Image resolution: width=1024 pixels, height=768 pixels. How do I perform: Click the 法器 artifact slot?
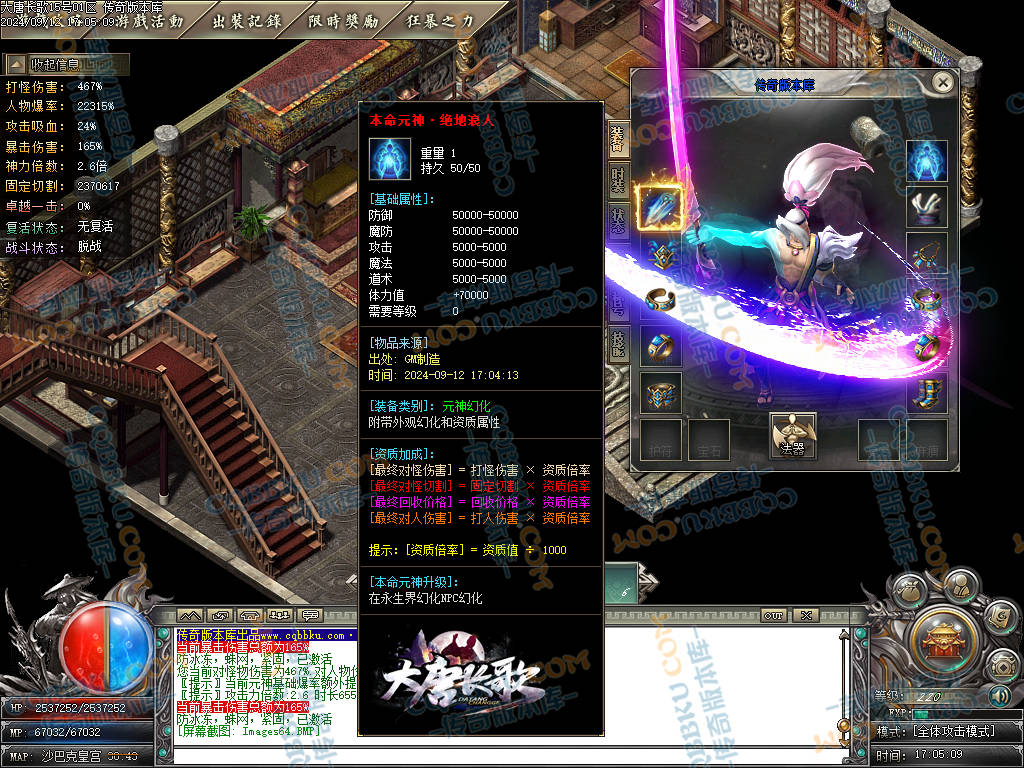[792, 437]
